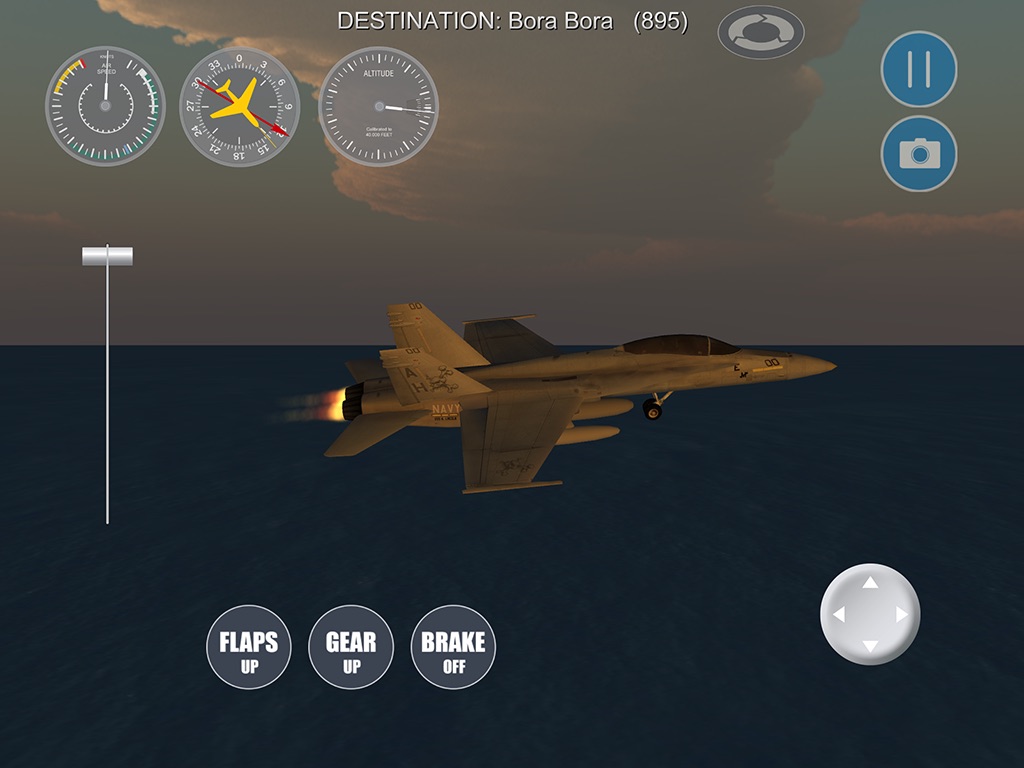1024x768 pixels.
Task: Toggle the BRAKE OFF button
Action: point(453,647)
